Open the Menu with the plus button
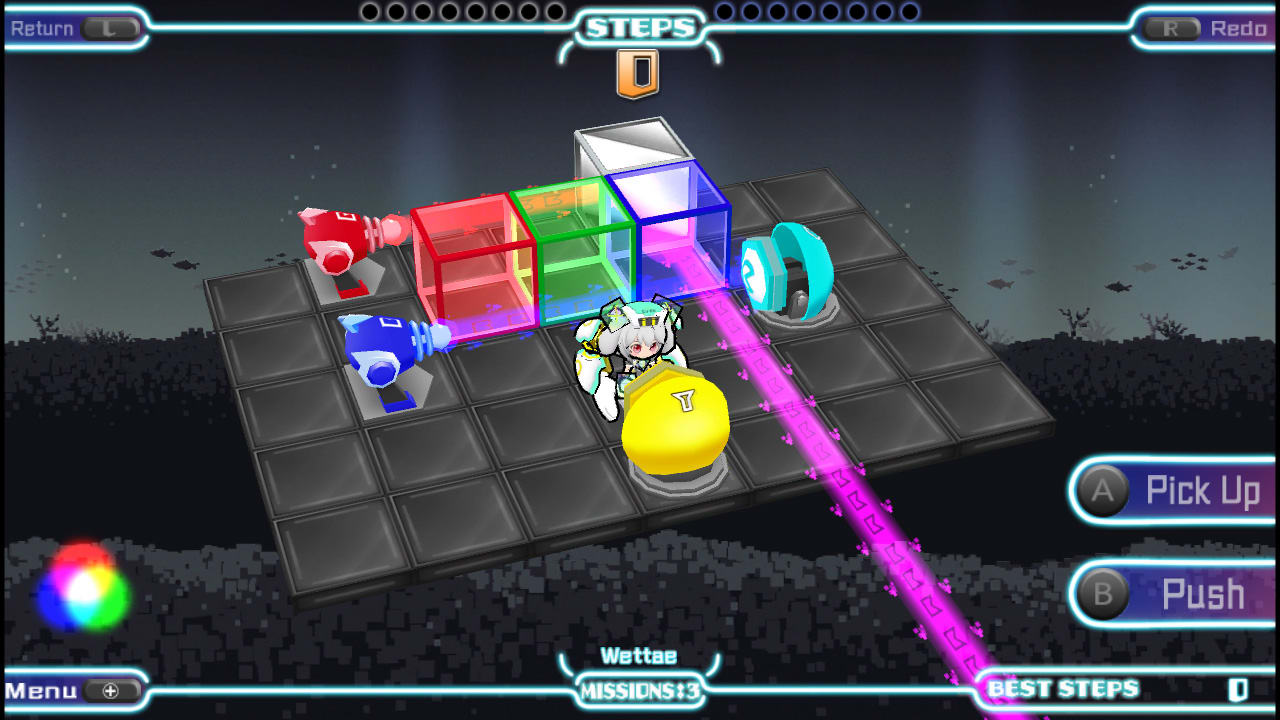 click(x=70, y=689)
